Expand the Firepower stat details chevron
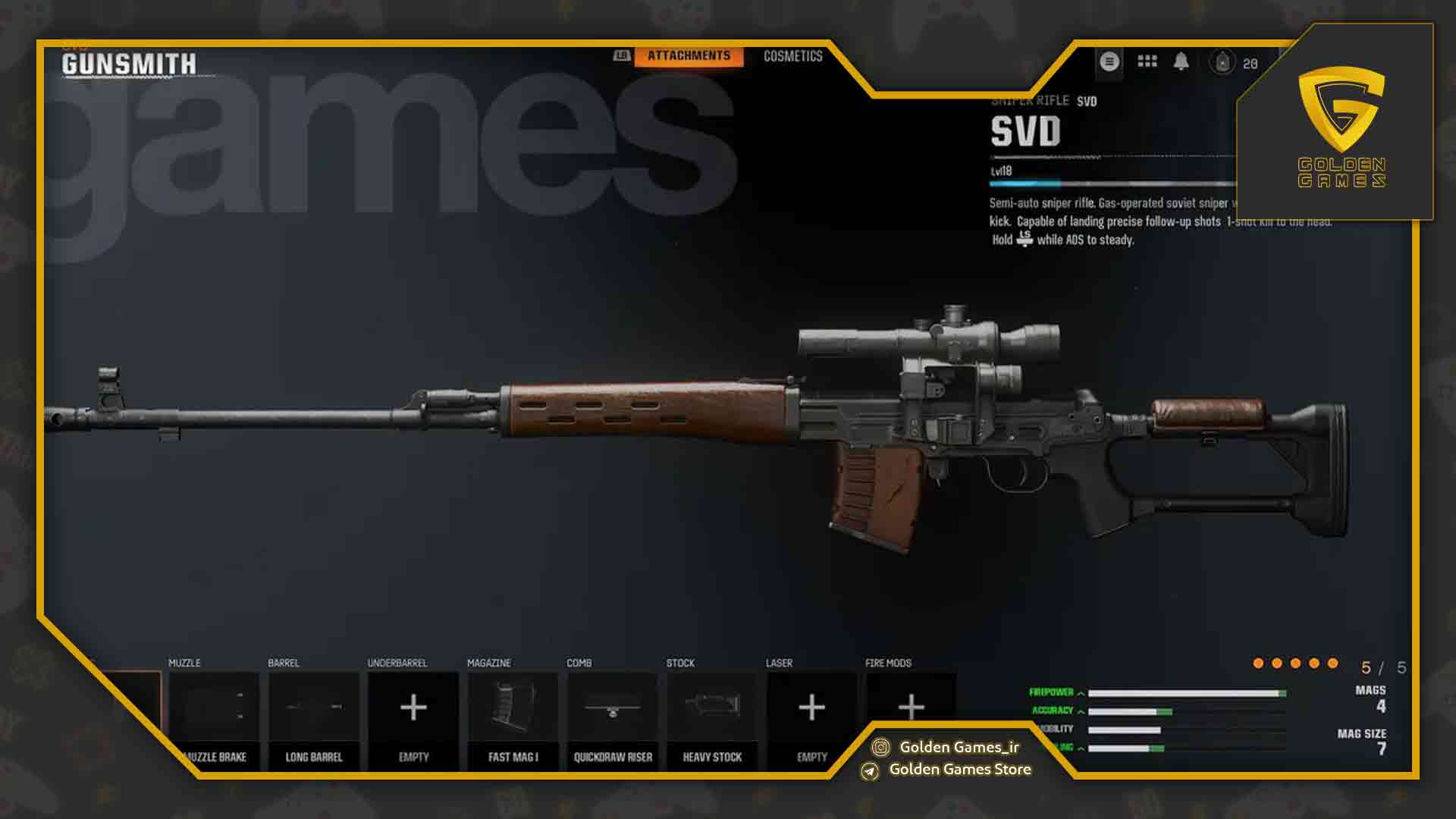Image resolution: width=1456 pixels, height=819 pixels. click(1080, 692)
